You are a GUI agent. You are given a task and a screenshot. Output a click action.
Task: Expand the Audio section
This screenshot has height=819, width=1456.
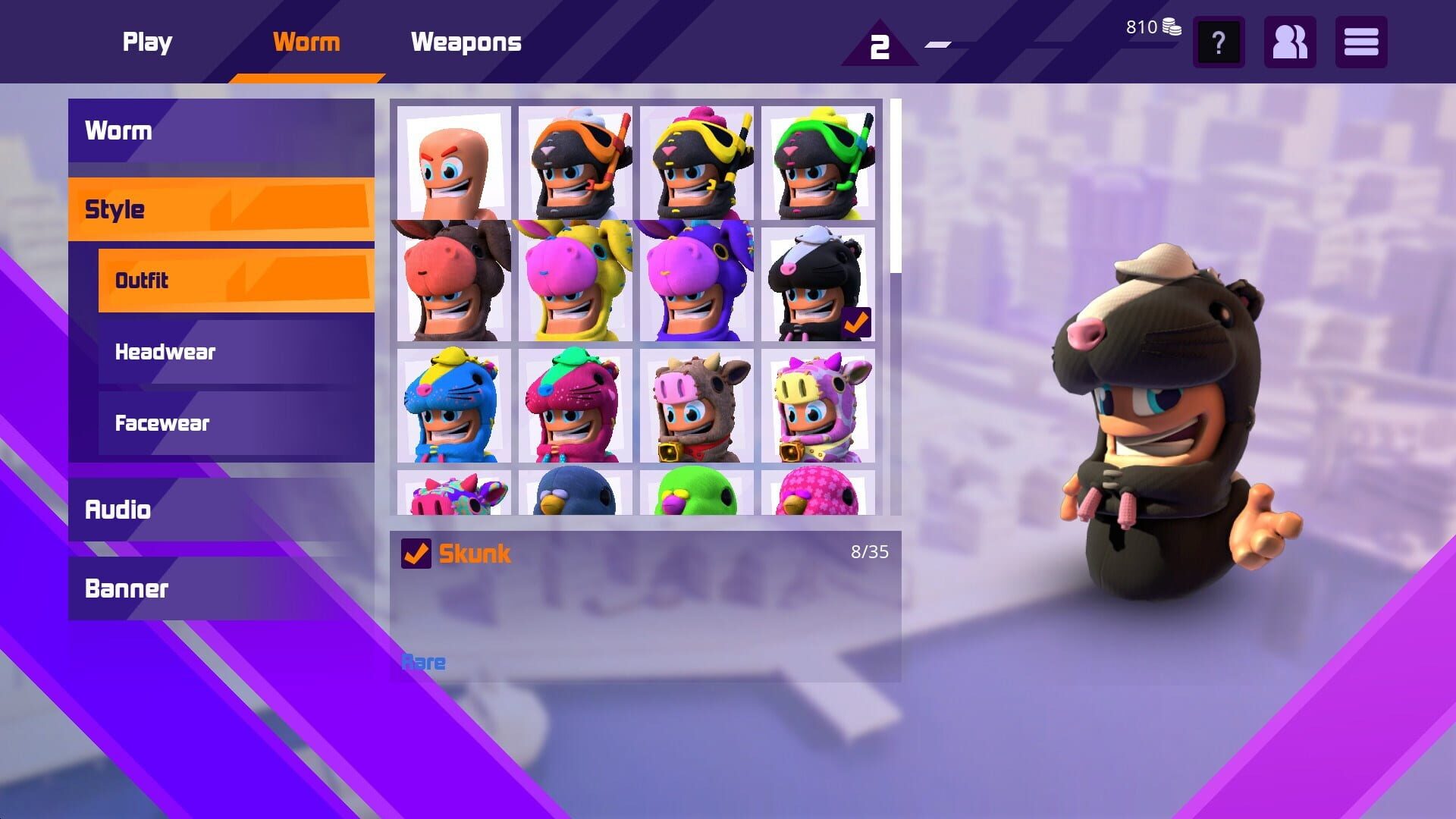coord(220,510)
